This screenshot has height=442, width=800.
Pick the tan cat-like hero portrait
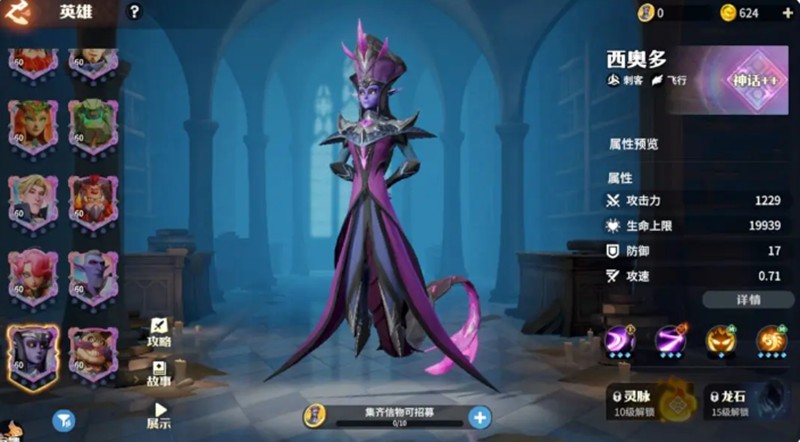[x=93, y=352]
